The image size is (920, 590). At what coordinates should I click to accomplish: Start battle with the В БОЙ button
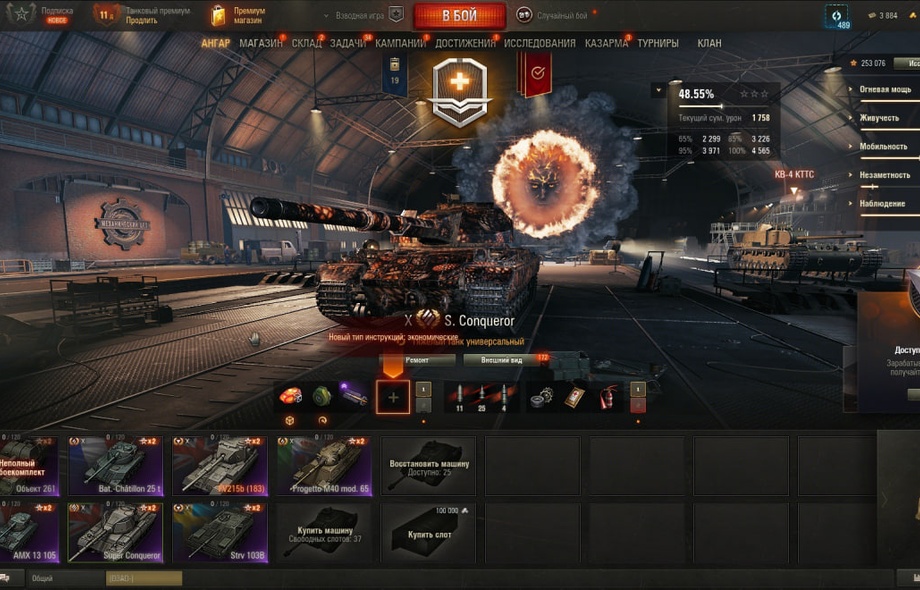point(459,15)
